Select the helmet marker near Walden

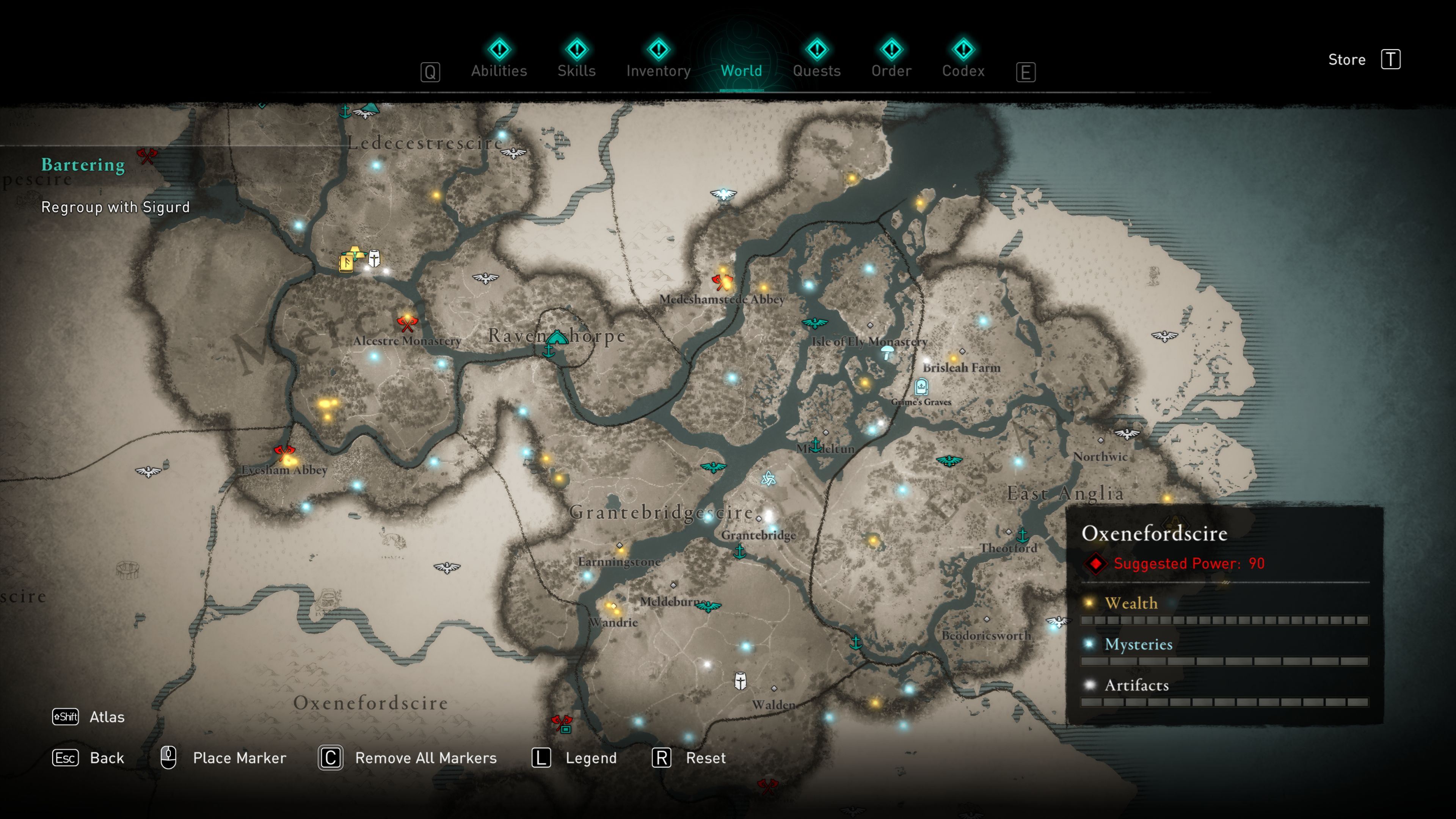click(740, 681)
